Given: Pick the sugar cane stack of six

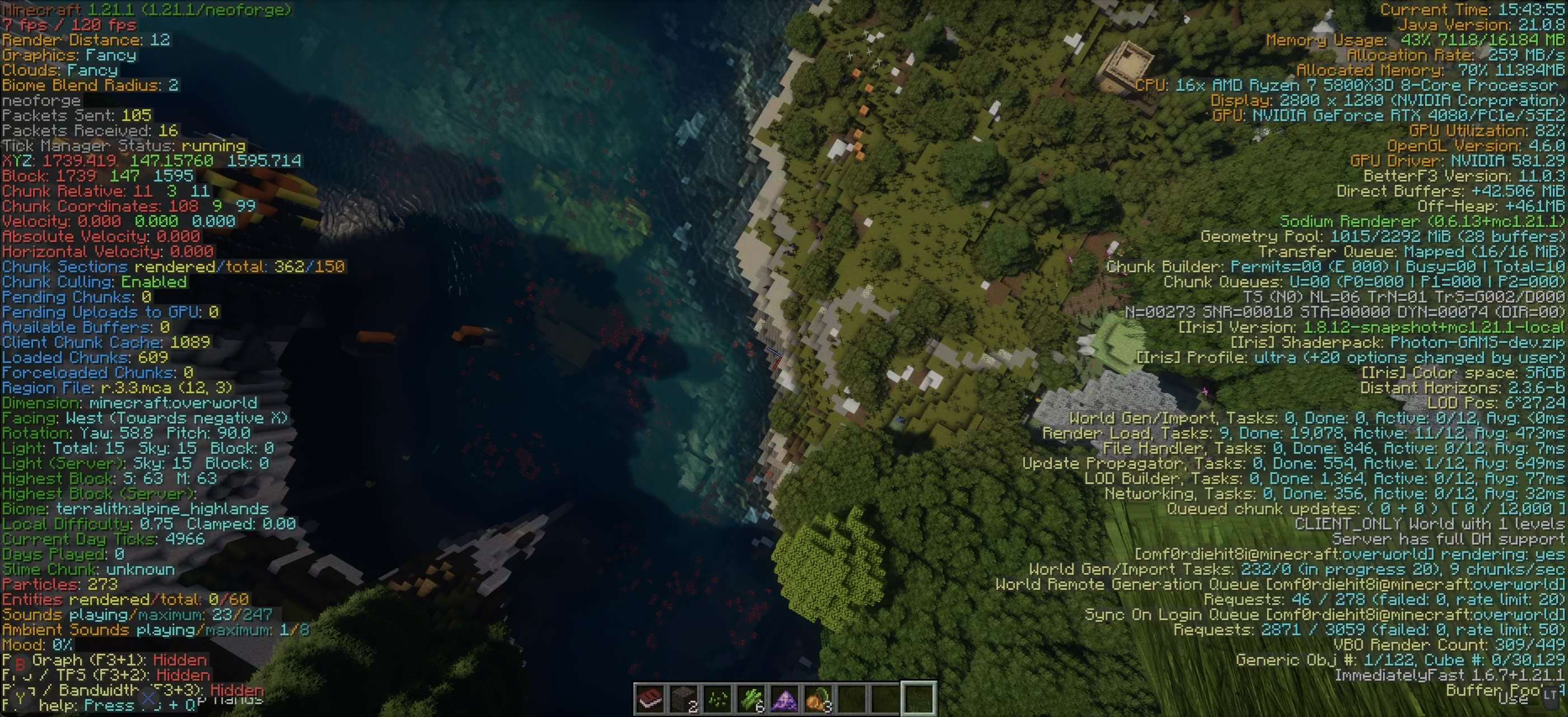Looking at the screenshot, I should [x=750, y=699].
